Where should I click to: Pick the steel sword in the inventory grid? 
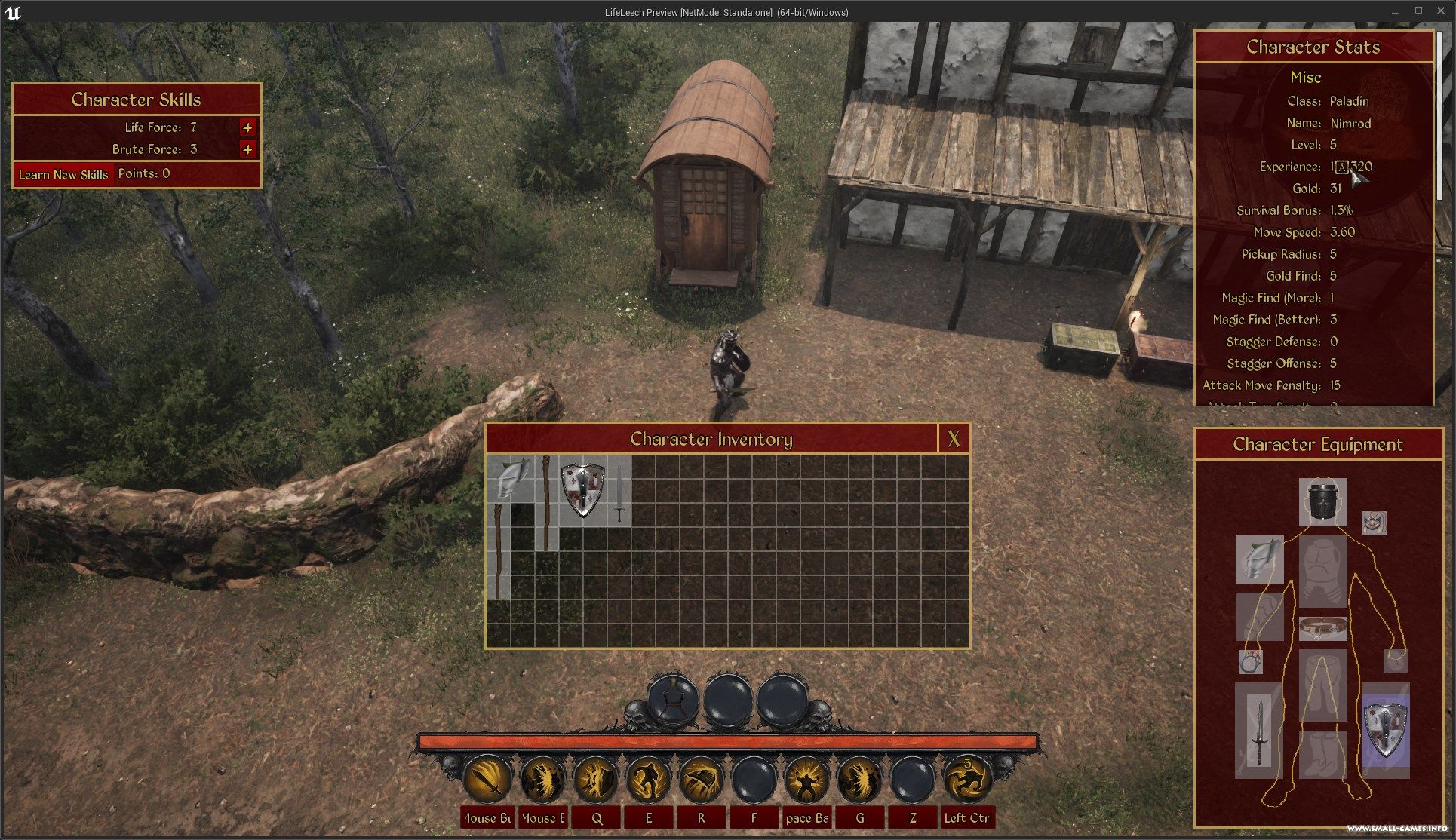(x=619, y=494)
